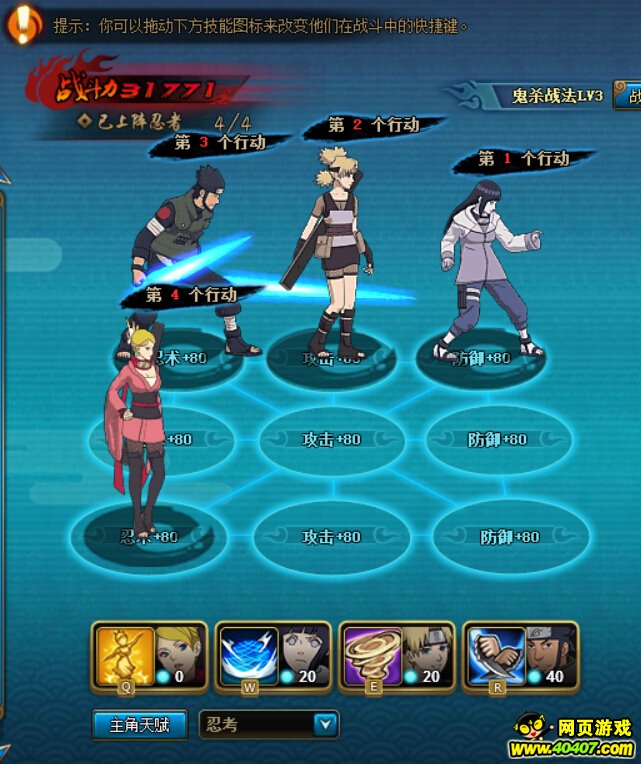Viewport: 641px width, 764px height.
Task: Click Temari's portrait in the skill bar
Action: [x=424, y=648]
